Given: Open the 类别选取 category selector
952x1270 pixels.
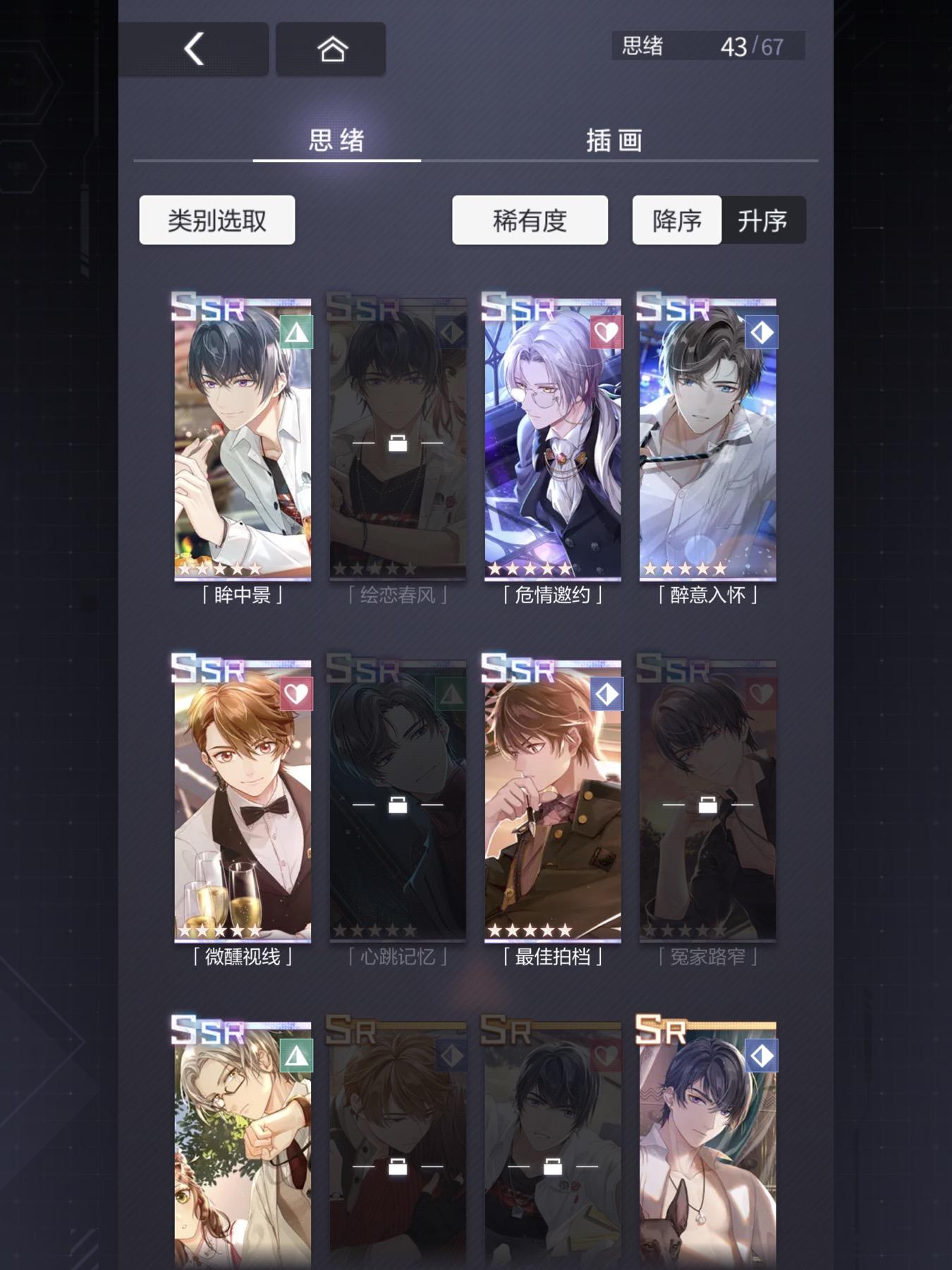Looking at the screenshot, I should (x=216, y=219).
